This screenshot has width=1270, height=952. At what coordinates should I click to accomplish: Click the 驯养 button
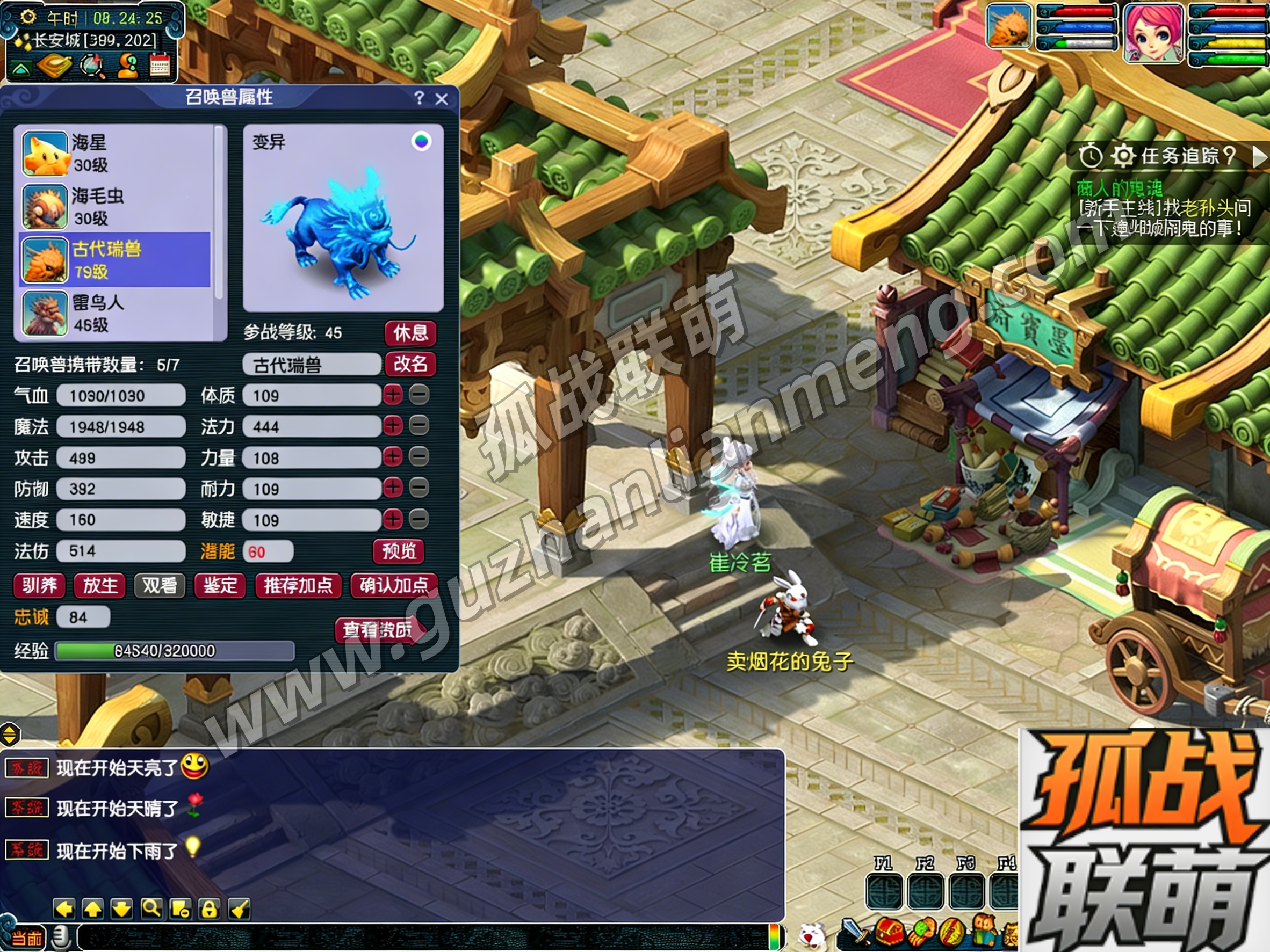click(39, 585)
